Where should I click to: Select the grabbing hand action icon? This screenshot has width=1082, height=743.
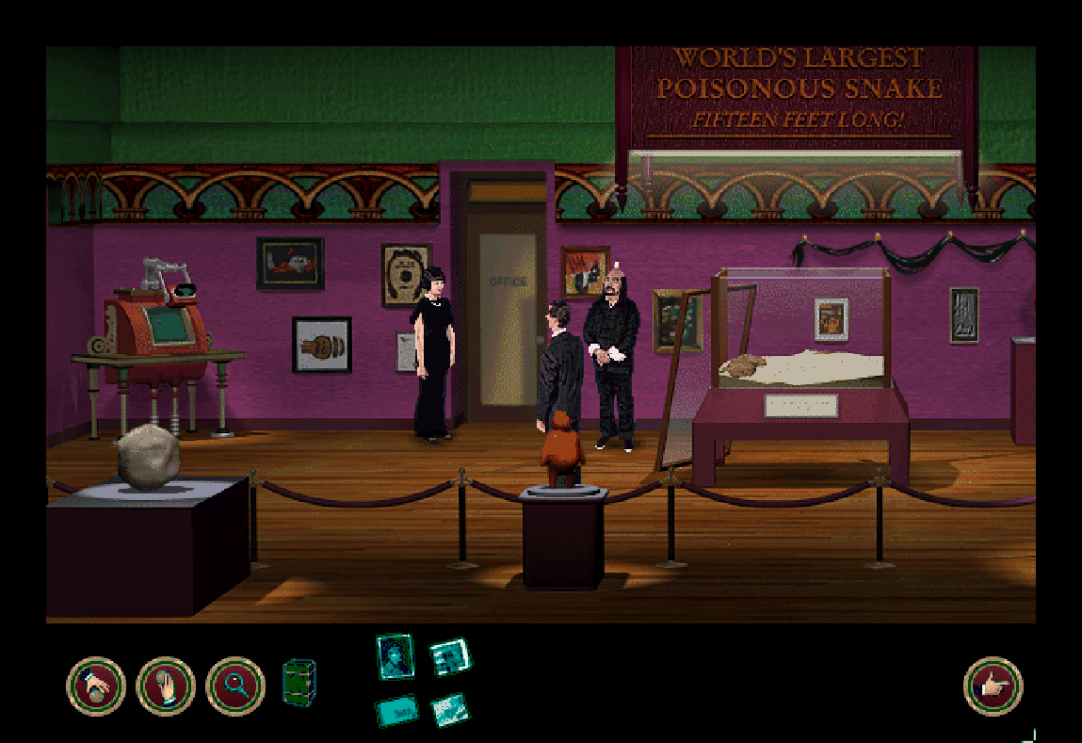[x=96, y=686]
